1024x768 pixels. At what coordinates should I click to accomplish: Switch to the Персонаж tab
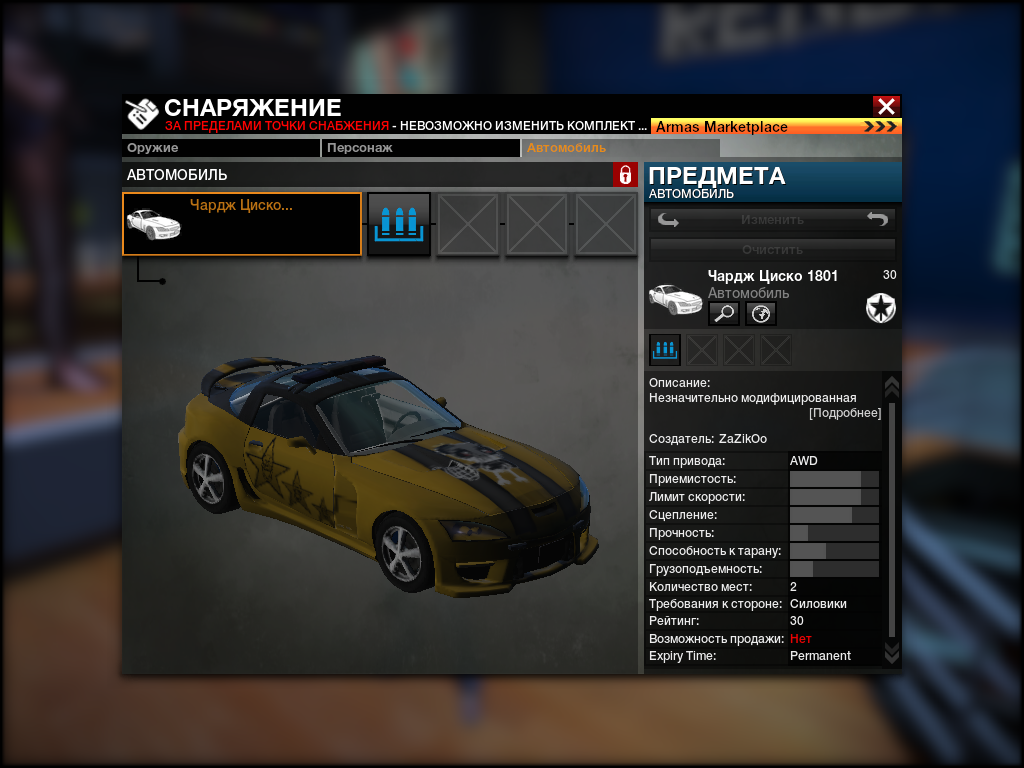pyautogui.click(x=420, y=148)
